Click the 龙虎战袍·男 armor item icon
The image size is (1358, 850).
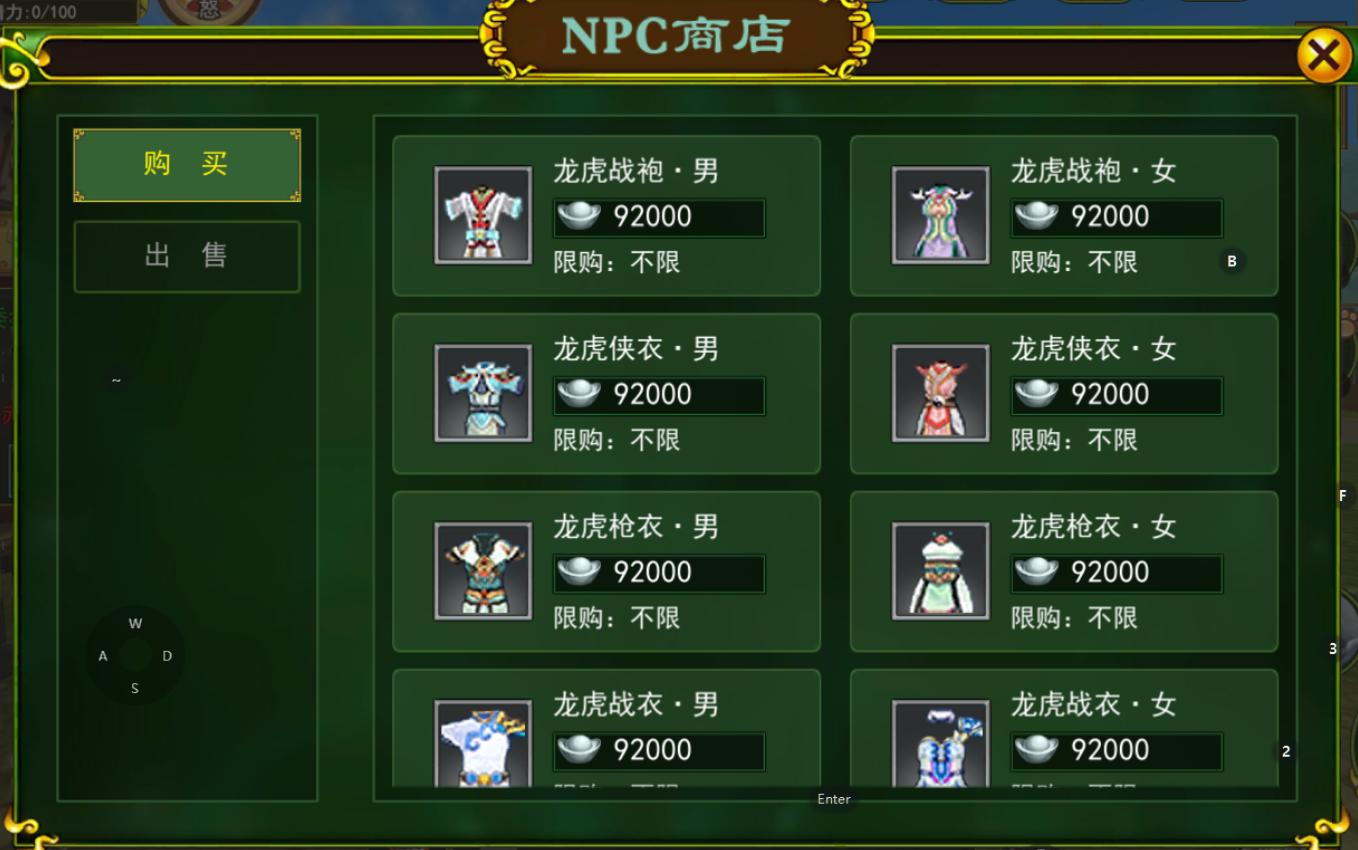tap(484, 215)
